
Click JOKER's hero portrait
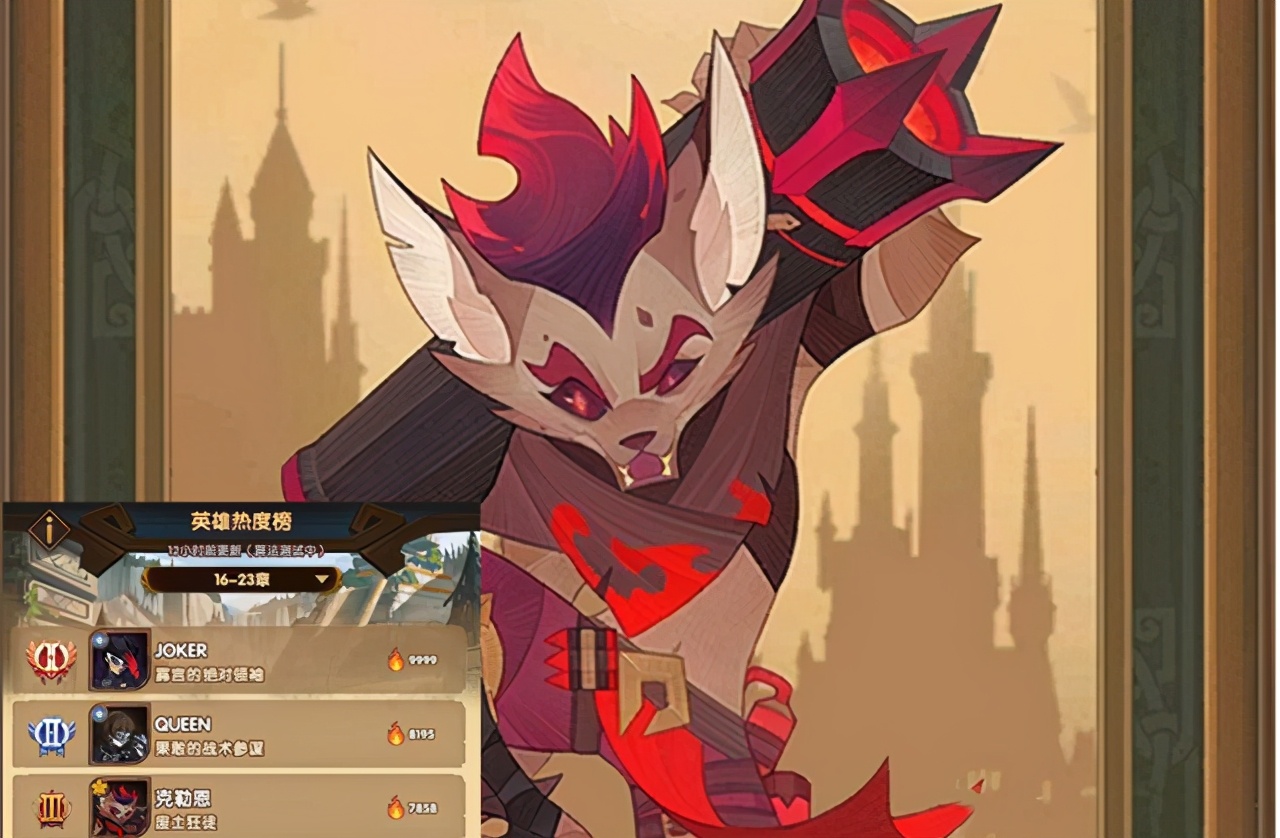(120, 660)
